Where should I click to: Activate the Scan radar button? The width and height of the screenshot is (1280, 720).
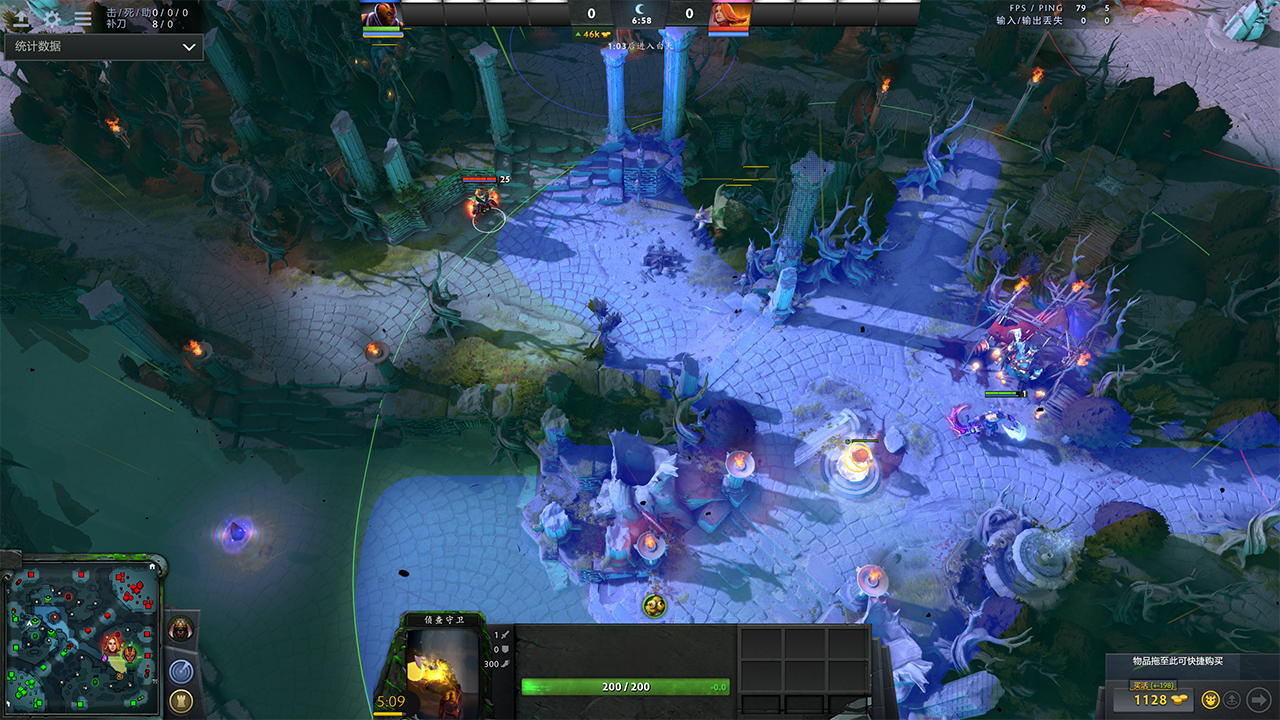tap(181, 671)
